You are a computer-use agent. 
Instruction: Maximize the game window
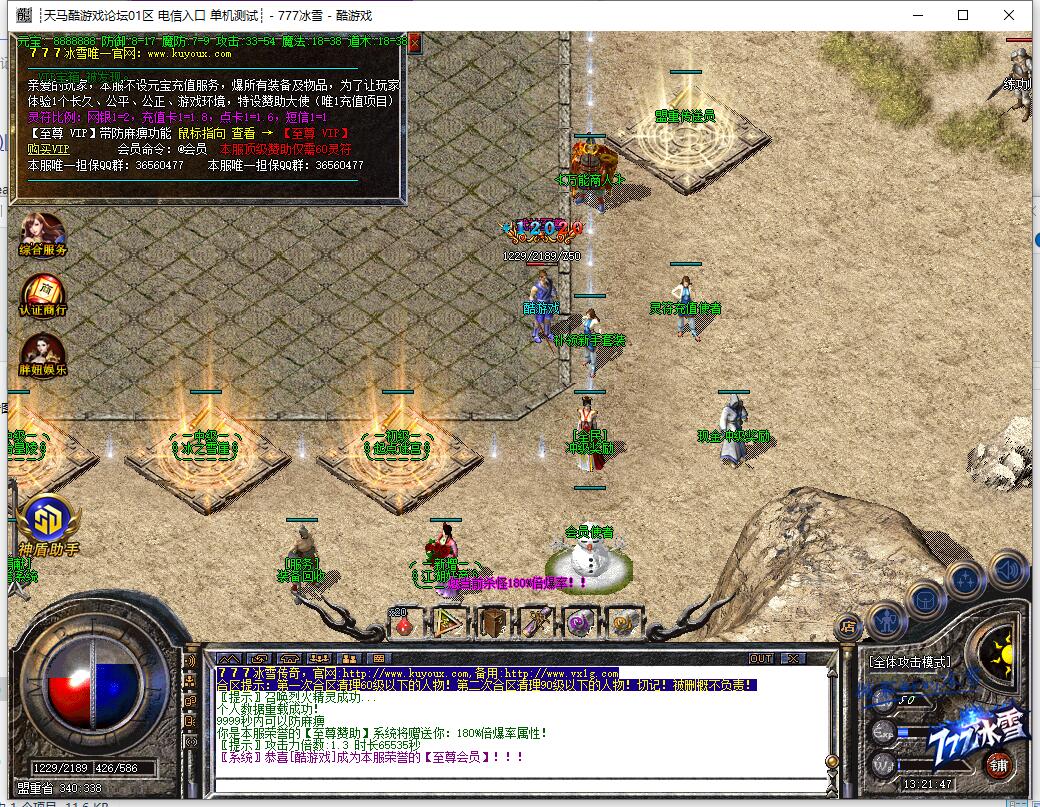[x=963, y=15]
